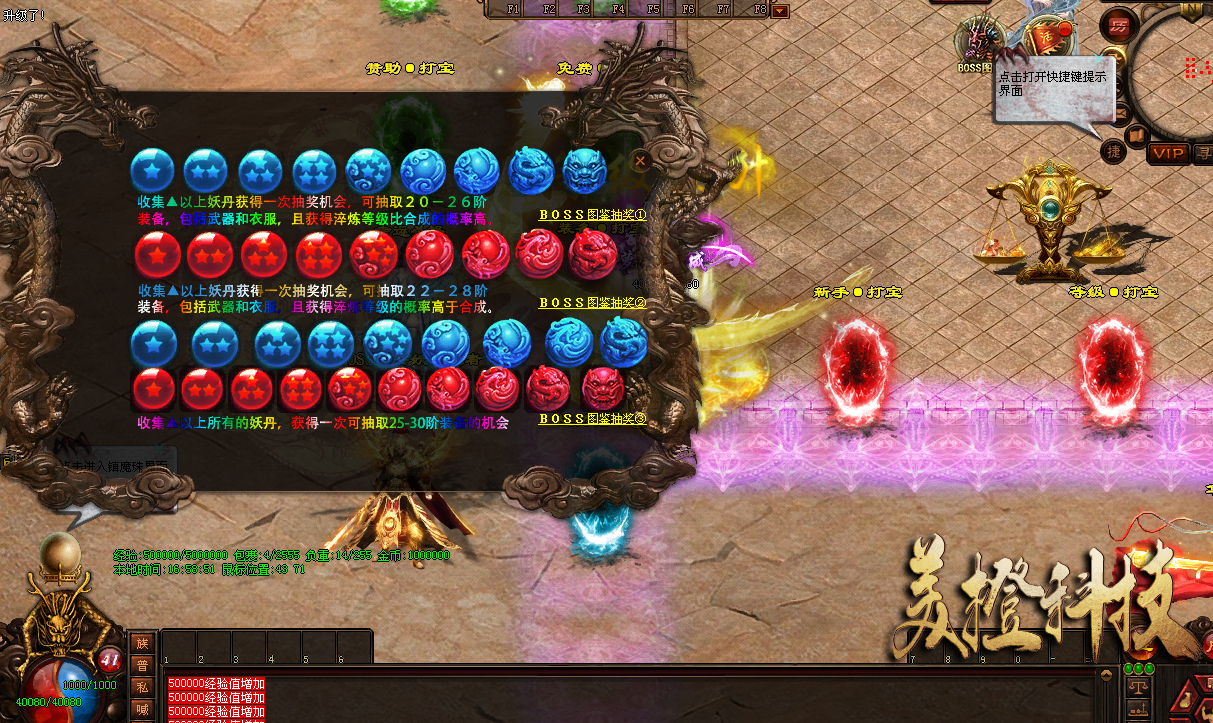Switch chat to the 喊 shout channel
The height and width of the screenshot is (723, 1213).
pos(142,708)
